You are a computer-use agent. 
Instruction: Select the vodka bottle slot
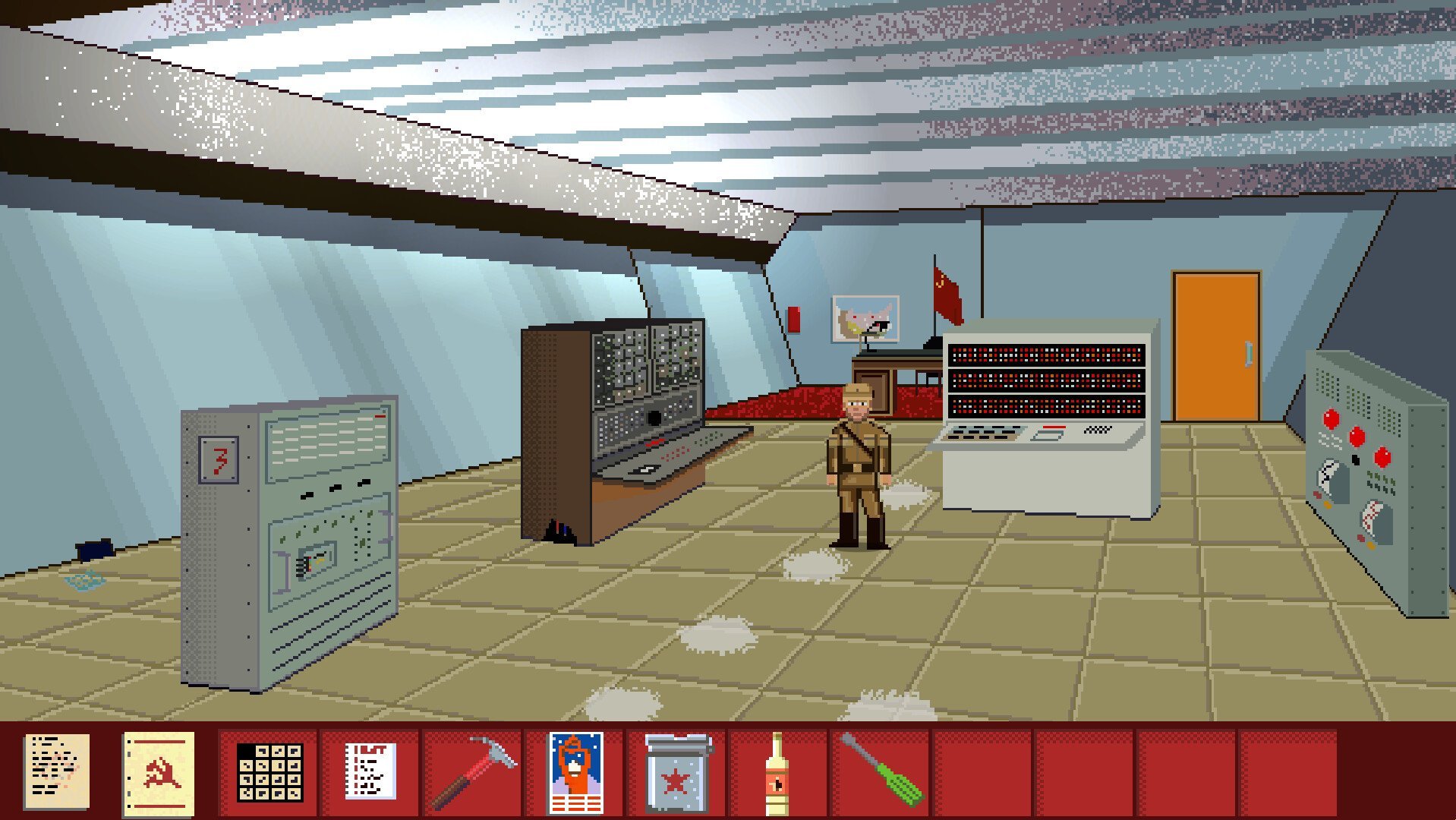pyautogui.click(x=776, y=771)
